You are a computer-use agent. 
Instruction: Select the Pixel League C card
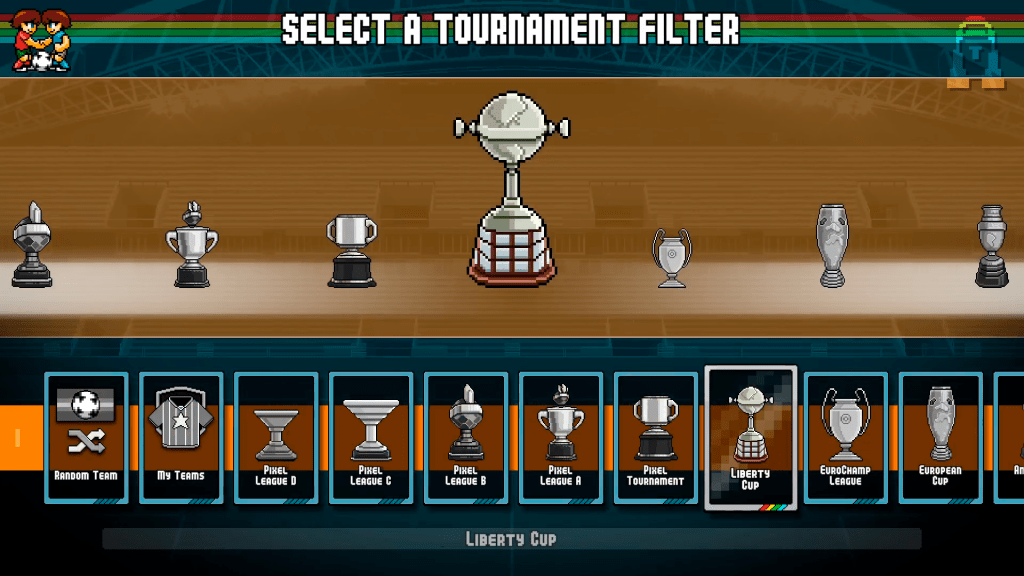[x=371, y=437]
